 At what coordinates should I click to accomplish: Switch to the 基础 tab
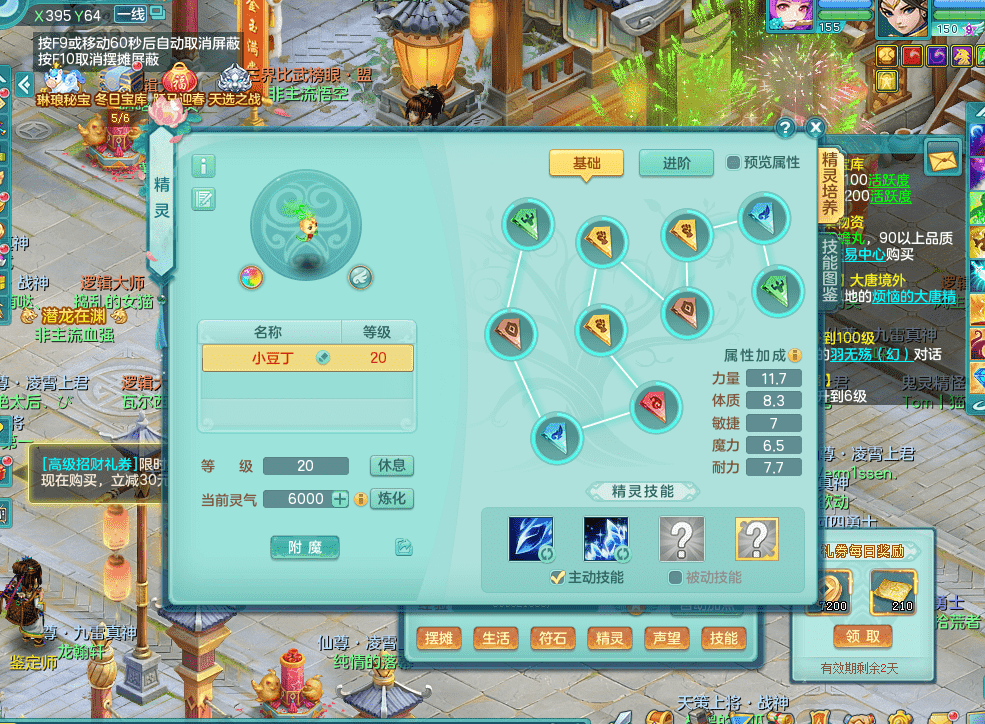[586, 163]
